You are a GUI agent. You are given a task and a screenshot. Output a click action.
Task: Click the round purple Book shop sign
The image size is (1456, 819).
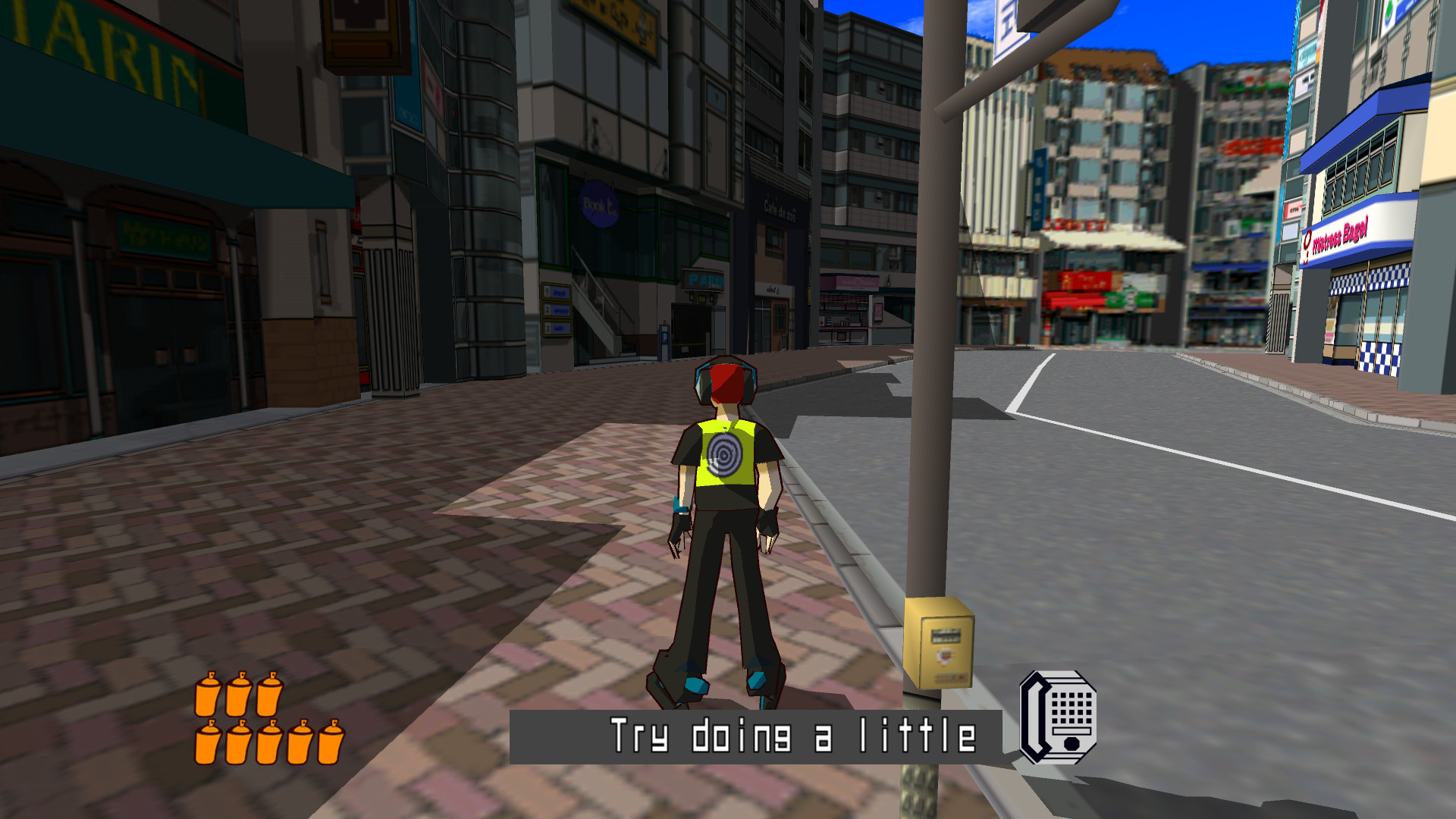tap(598, 205)
